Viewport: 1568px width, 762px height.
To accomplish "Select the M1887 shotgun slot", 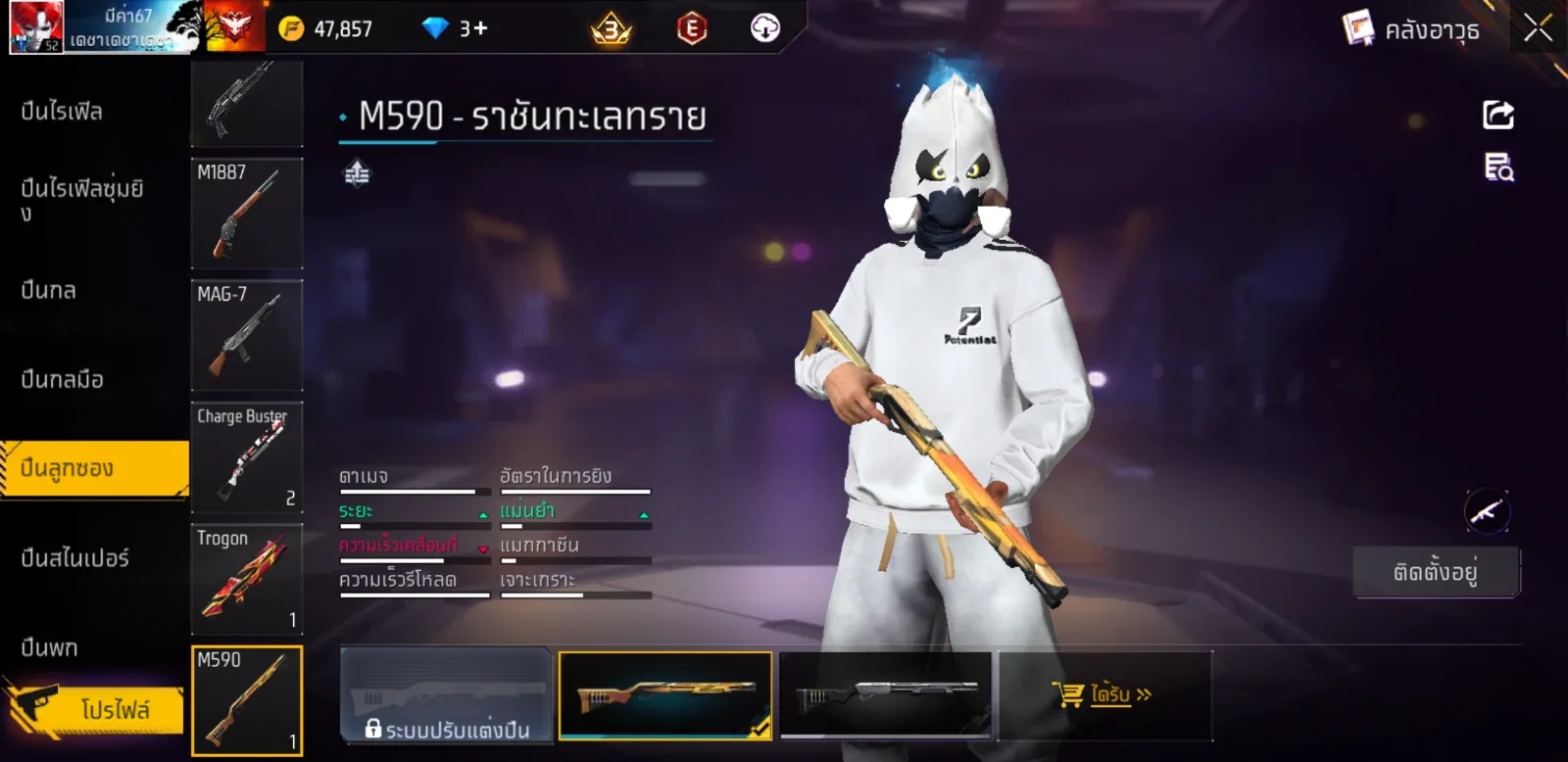I will coord(247,214).
